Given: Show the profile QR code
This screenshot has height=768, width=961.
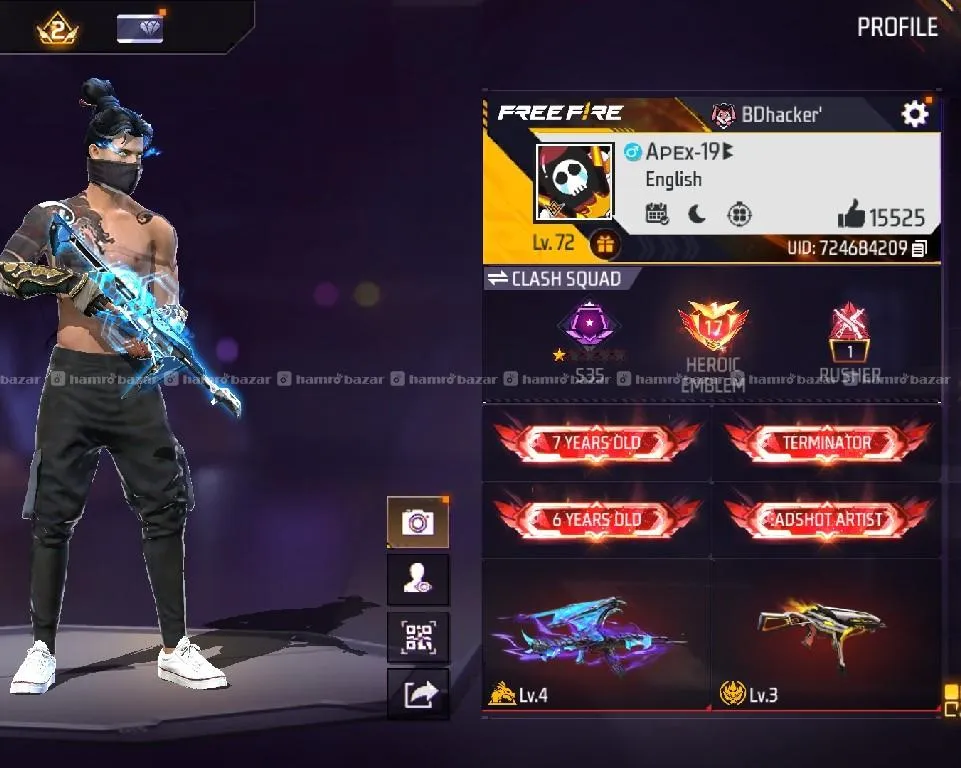Looking at the screenshot, I should pos(417,637).
